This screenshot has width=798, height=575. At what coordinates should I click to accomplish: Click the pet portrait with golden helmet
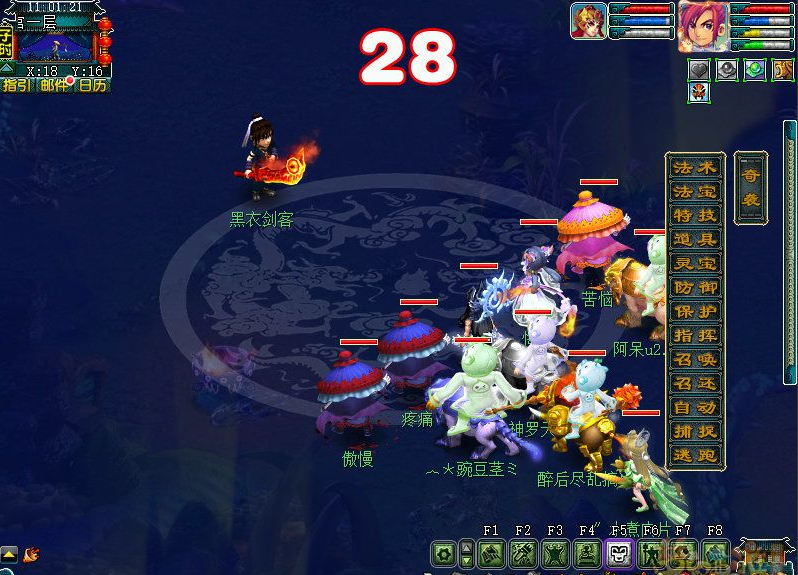[588, 21]
